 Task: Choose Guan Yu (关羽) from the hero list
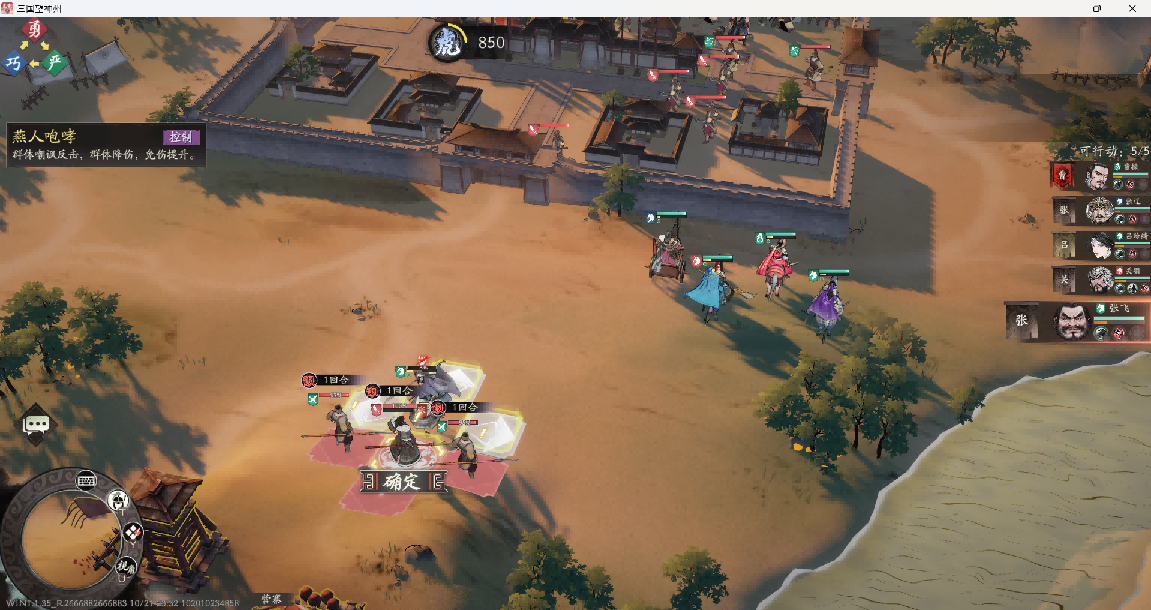[x=1098, y=279]
